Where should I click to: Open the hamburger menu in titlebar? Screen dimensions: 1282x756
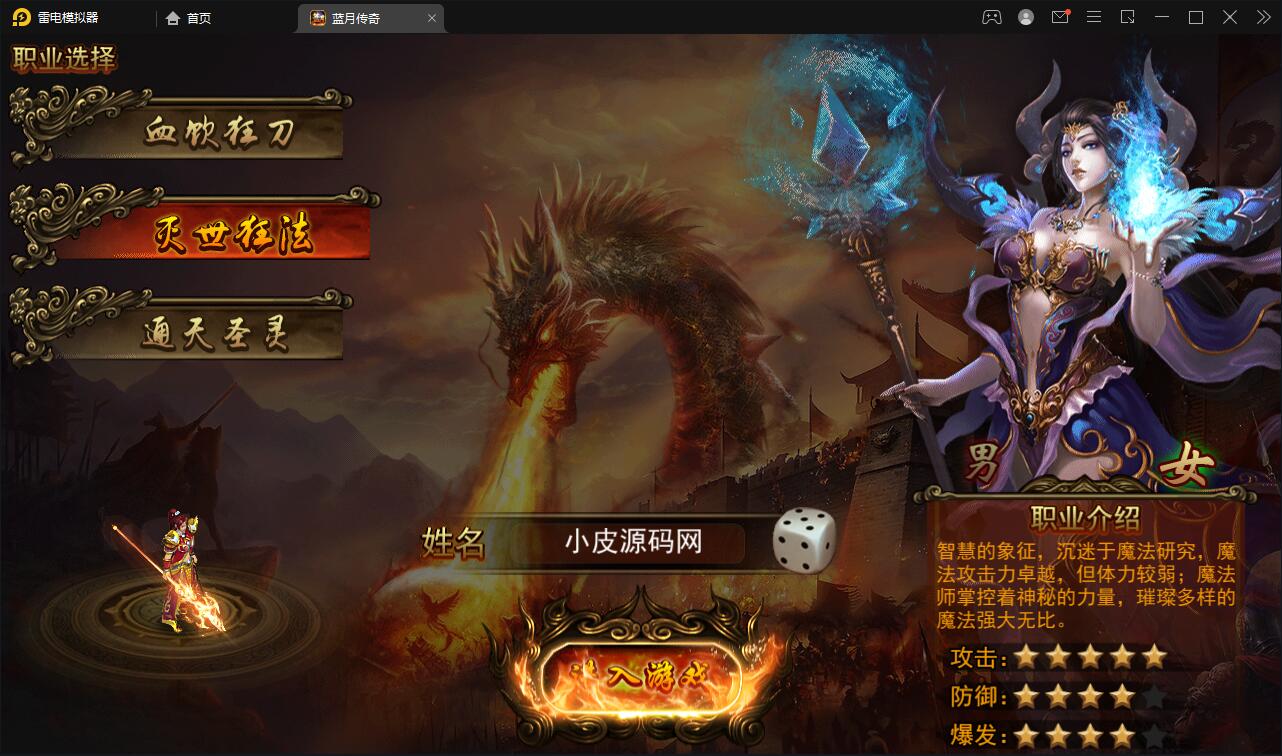point(1094,17)
